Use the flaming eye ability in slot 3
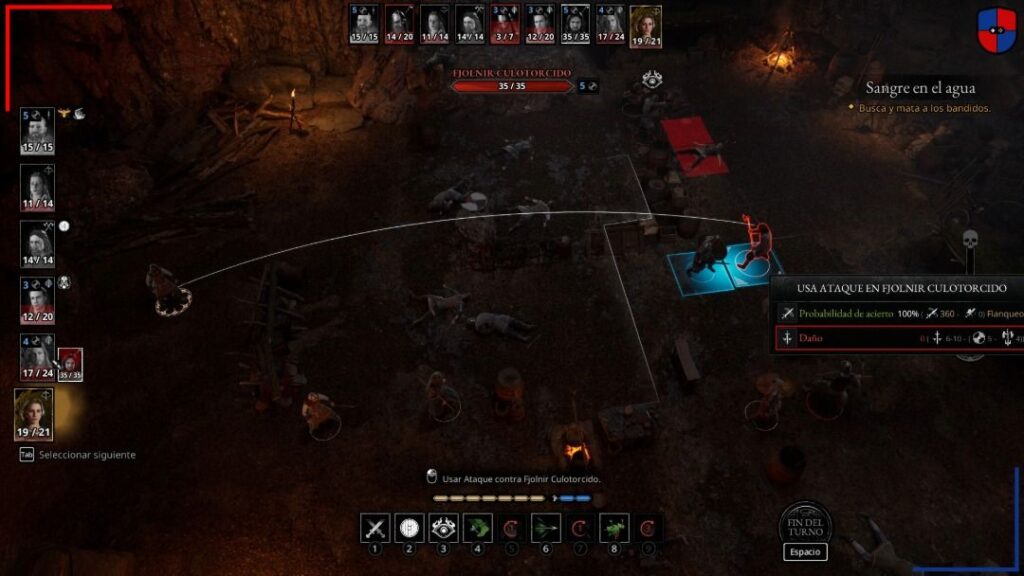The width and height of the screenshot is (1024, 576). coord(443,528)
